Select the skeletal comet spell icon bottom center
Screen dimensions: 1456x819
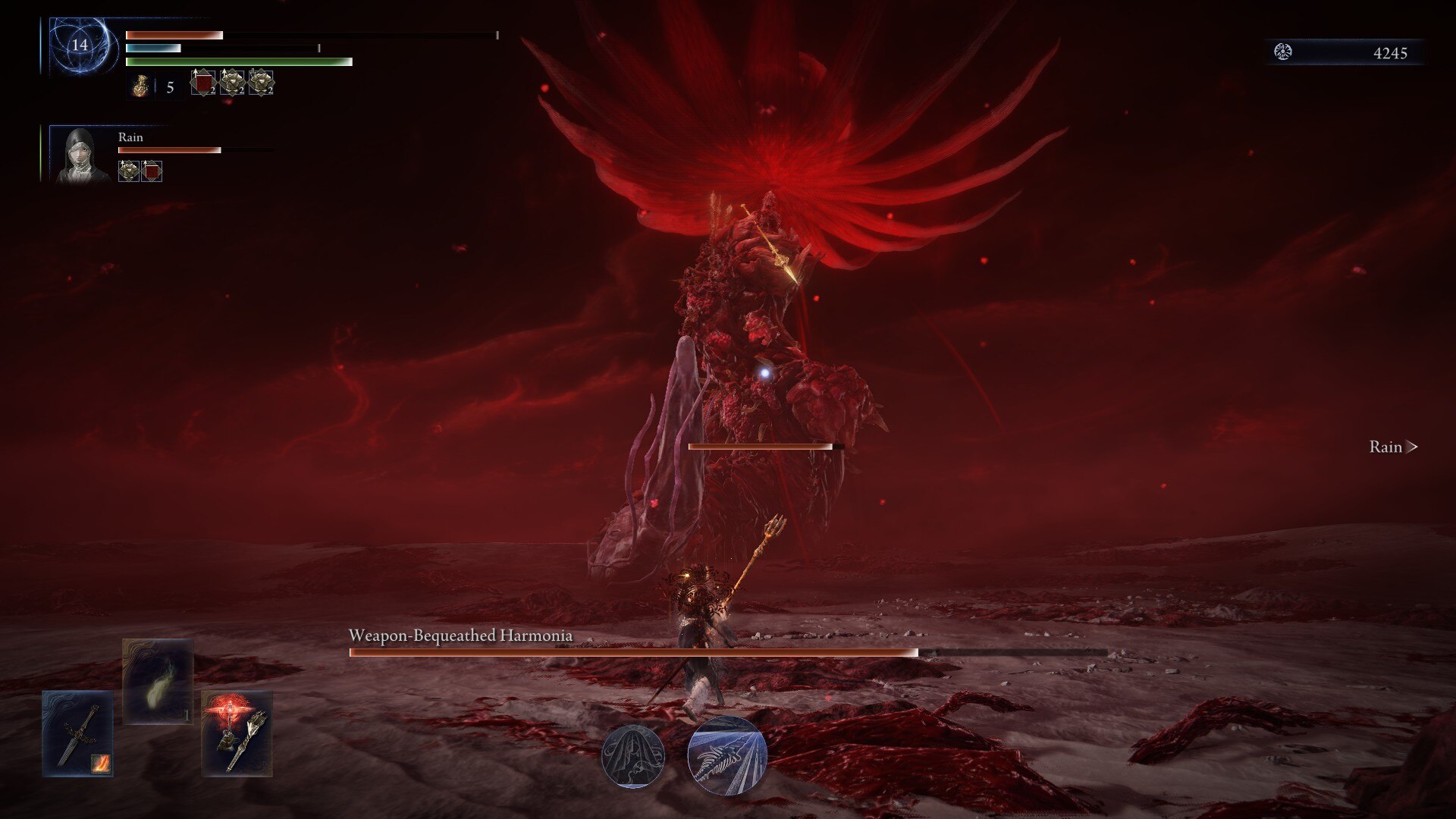[726, 755]
